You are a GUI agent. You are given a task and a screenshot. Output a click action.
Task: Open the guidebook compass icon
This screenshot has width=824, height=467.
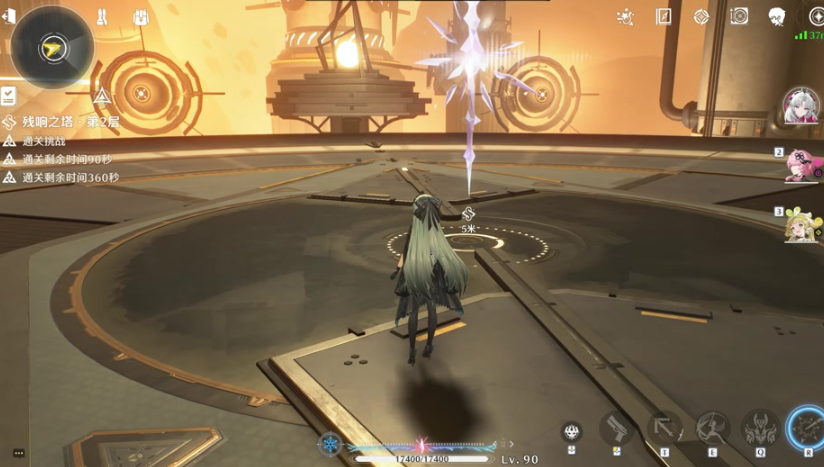click(x=663, y=17)
